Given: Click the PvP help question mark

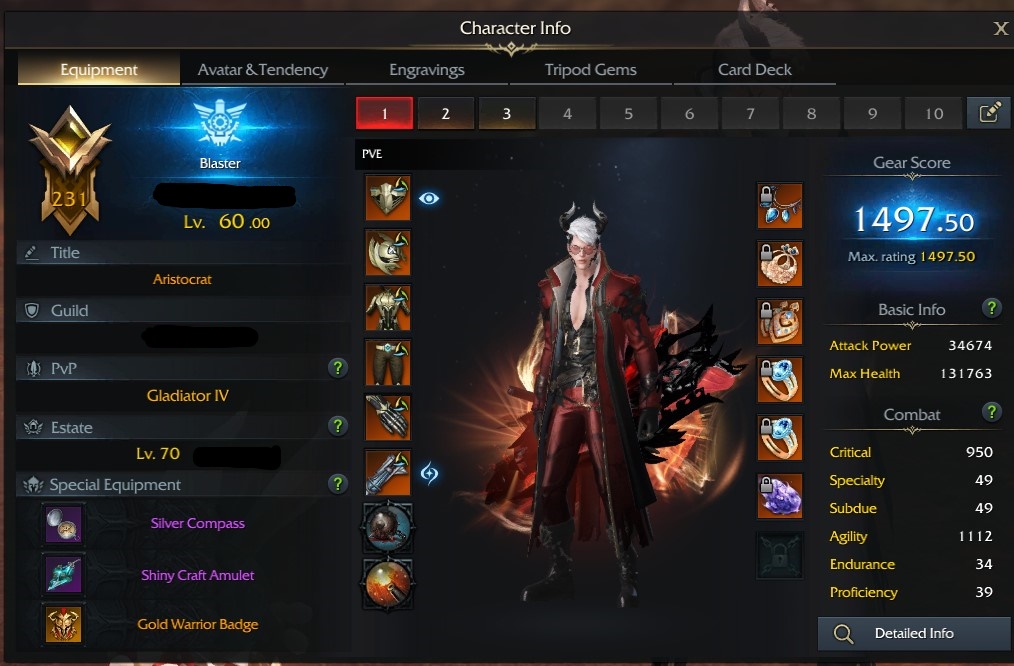Looking at the screenshot, I should click(338, 369).
